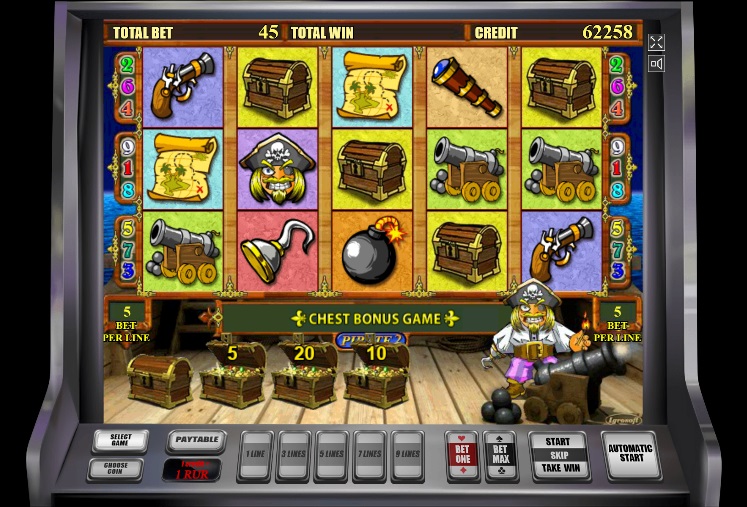This screenshot has width=747, height=507.
Task: Play with the 9 Lines button
Action: click(x=407, y=455)
